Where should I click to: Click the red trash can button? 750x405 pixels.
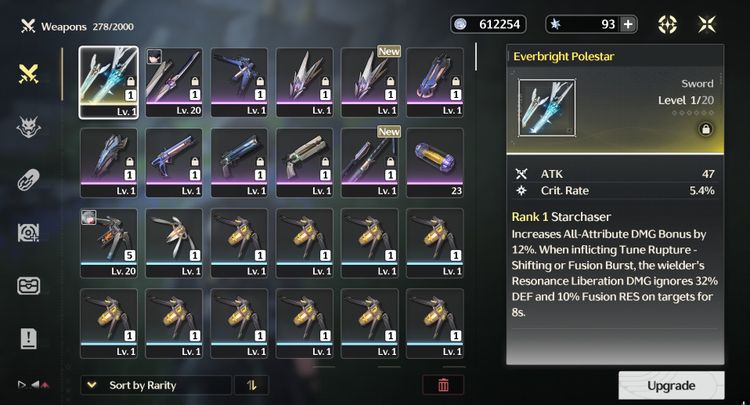point(443,385)
